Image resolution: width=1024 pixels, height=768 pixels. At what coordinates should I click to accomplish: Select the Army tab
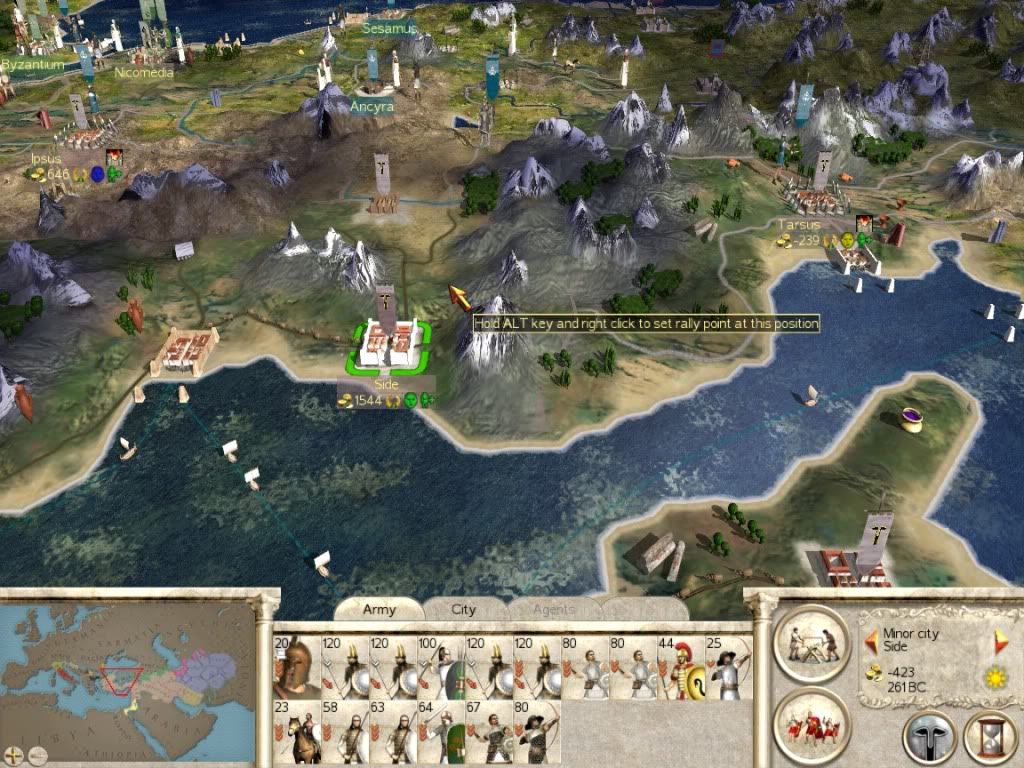[379, 609]
